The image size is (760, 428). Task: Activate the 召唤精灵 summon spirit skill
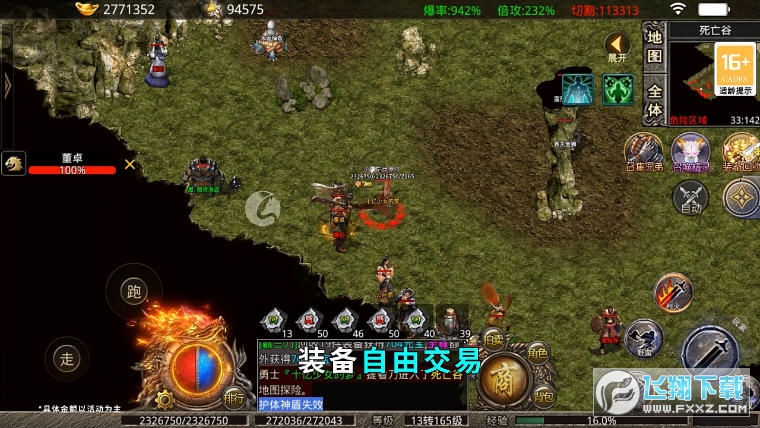690,150
